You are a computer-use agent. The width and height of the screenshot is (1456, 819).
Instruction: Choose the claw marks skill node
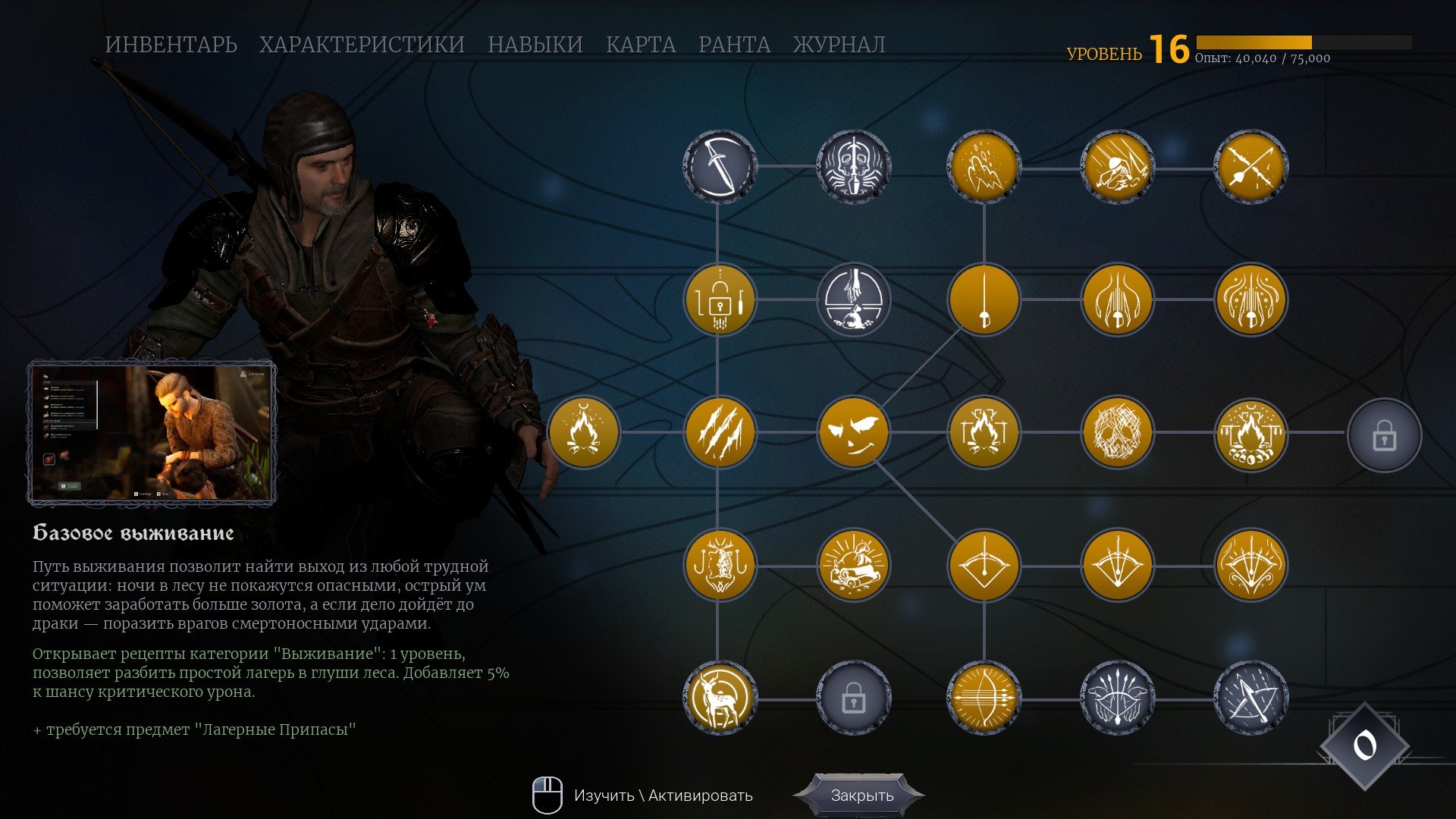719,432
